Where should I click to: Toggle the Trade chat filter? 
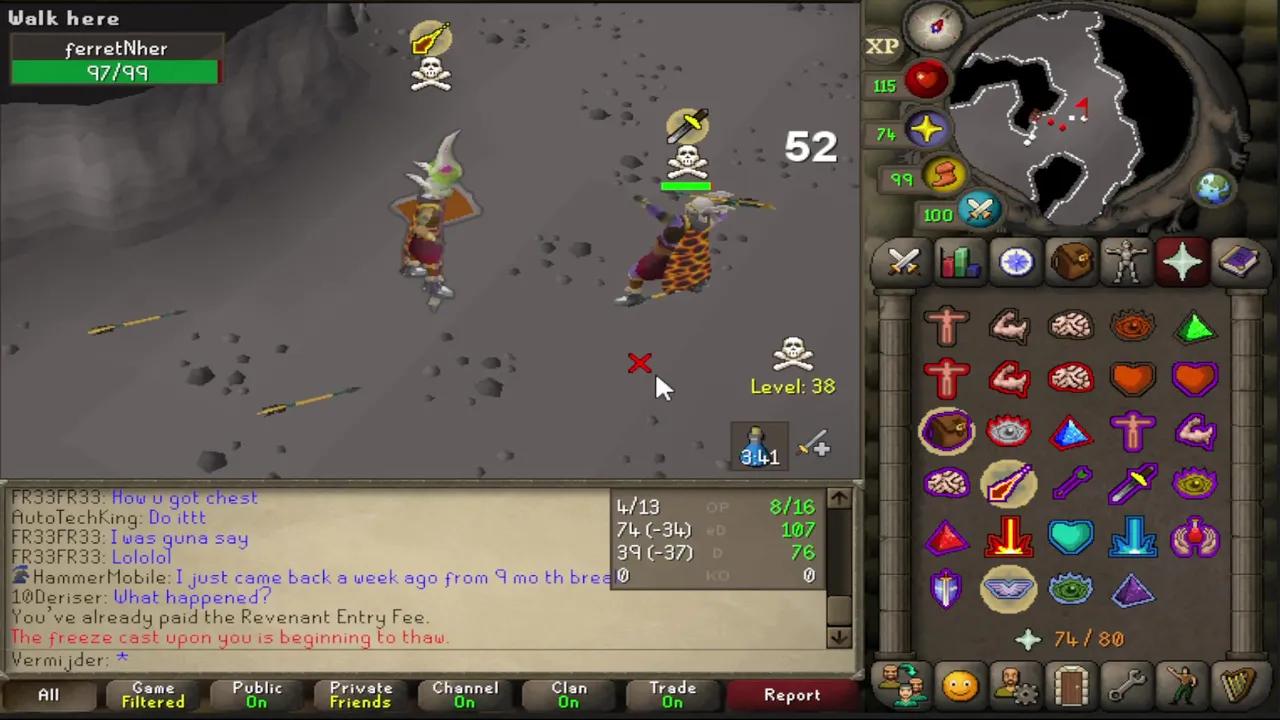pyautogui.click(x=672, y=694)
